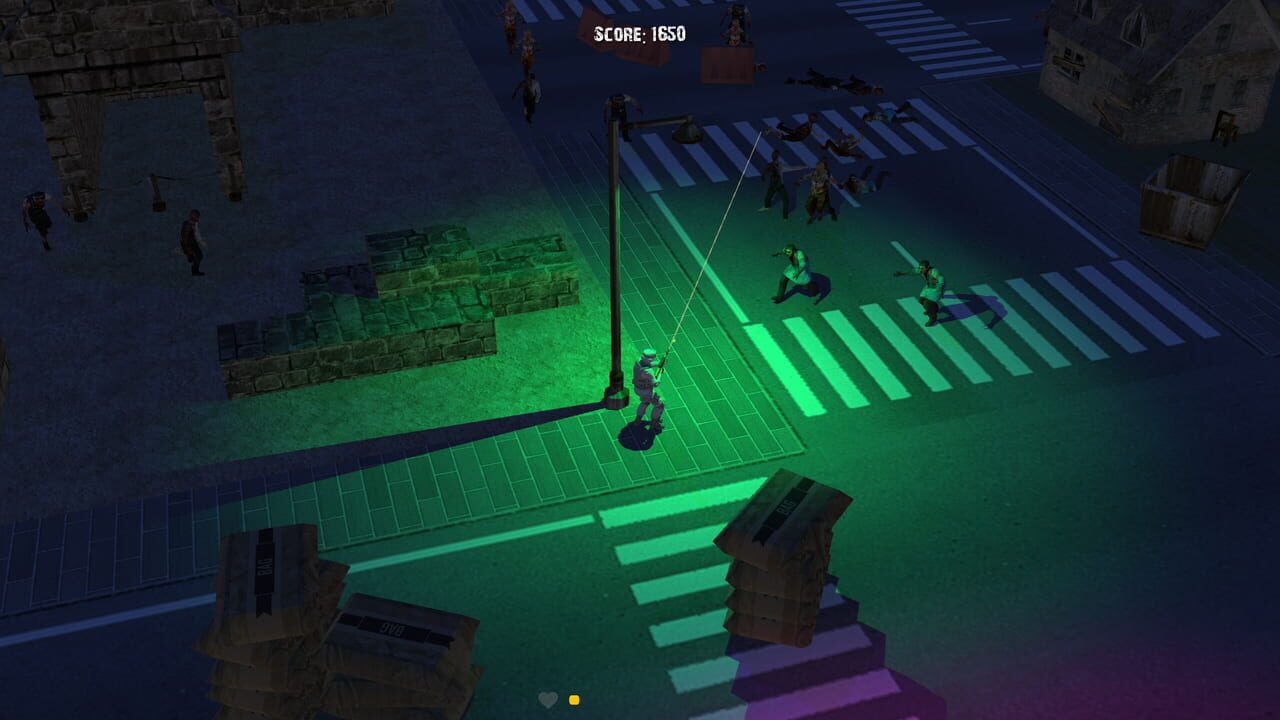Image resolution: width=1280 pixels, height=720 pixels.
Task: Click the gray heart health icon
Action: pyautogui.click(x=549, y=701)
